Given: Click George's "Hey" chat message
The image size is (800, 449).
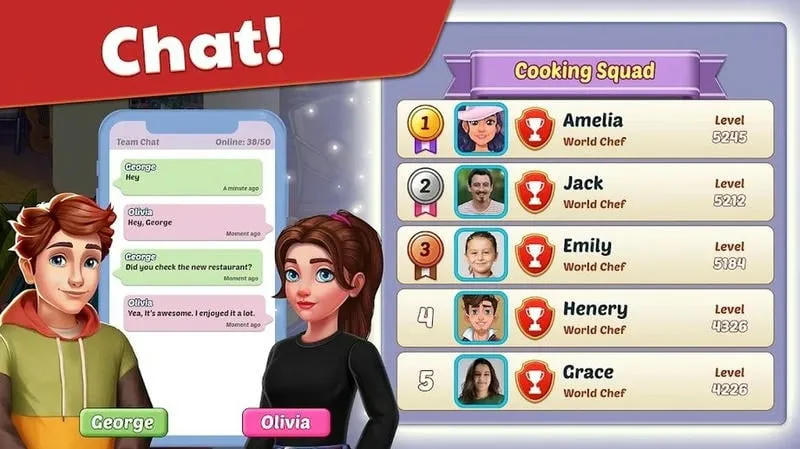Looking at the screenshot, I should 192,177.
